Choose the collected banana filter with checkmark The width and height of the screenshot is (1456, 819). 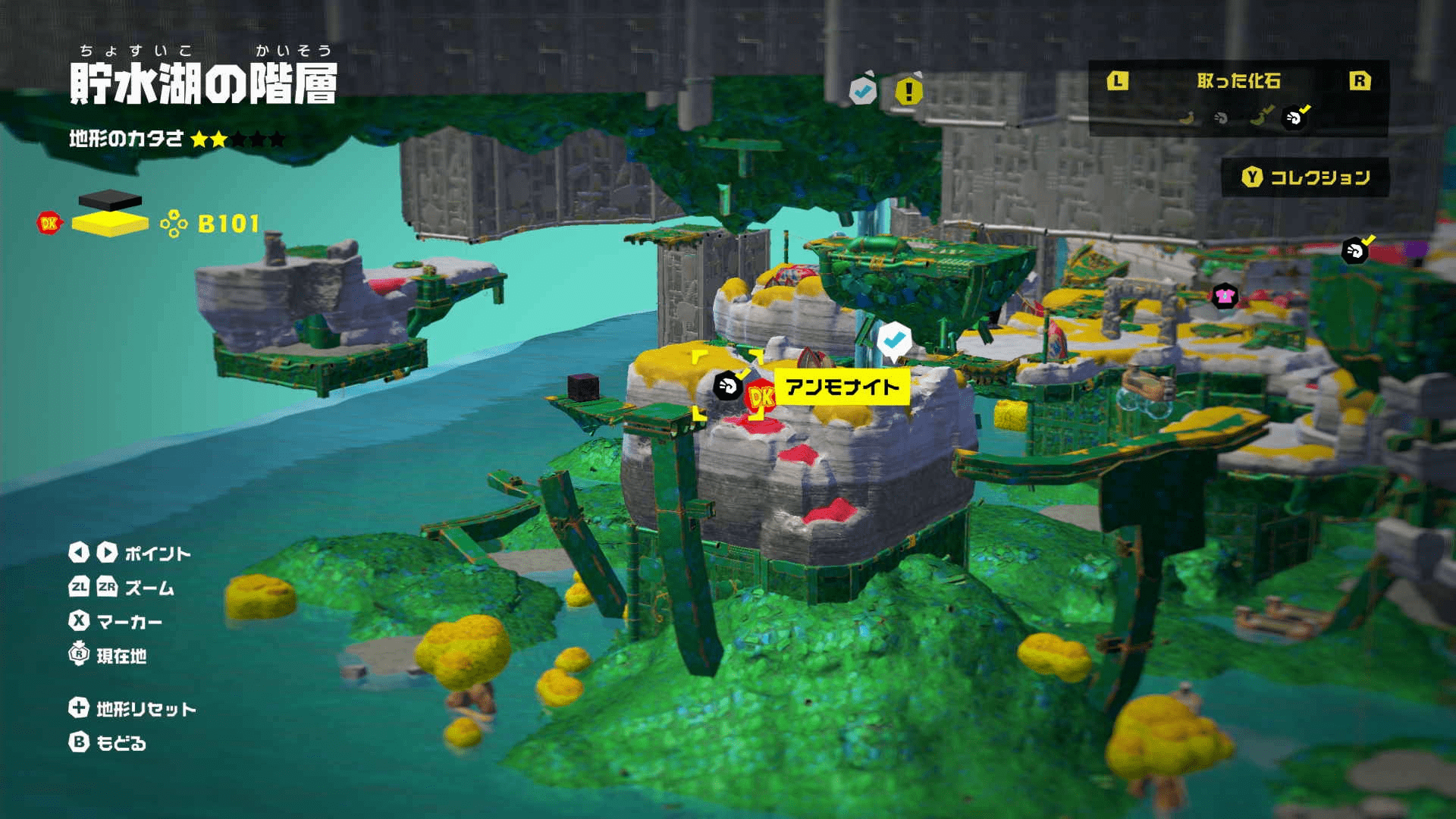click(x=1260, y=118)
